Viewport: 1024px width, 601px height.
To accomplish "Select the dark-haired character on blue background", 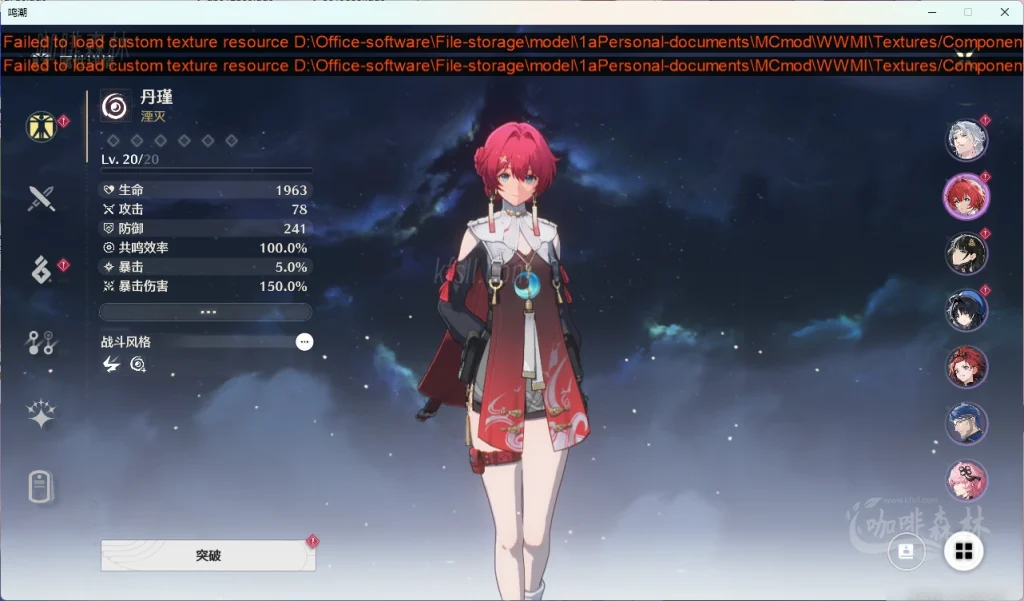I will pyautogui.click(x=966, y=310).
